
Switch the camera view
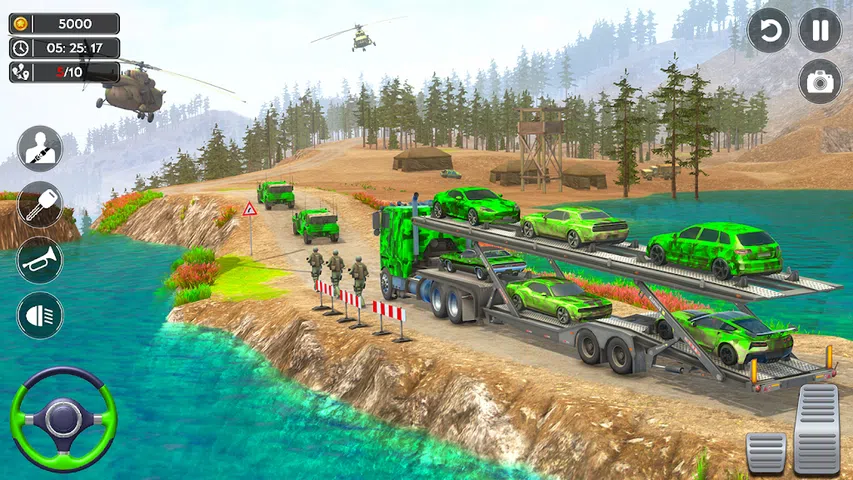pyautogui.click(x=820, y=82)
